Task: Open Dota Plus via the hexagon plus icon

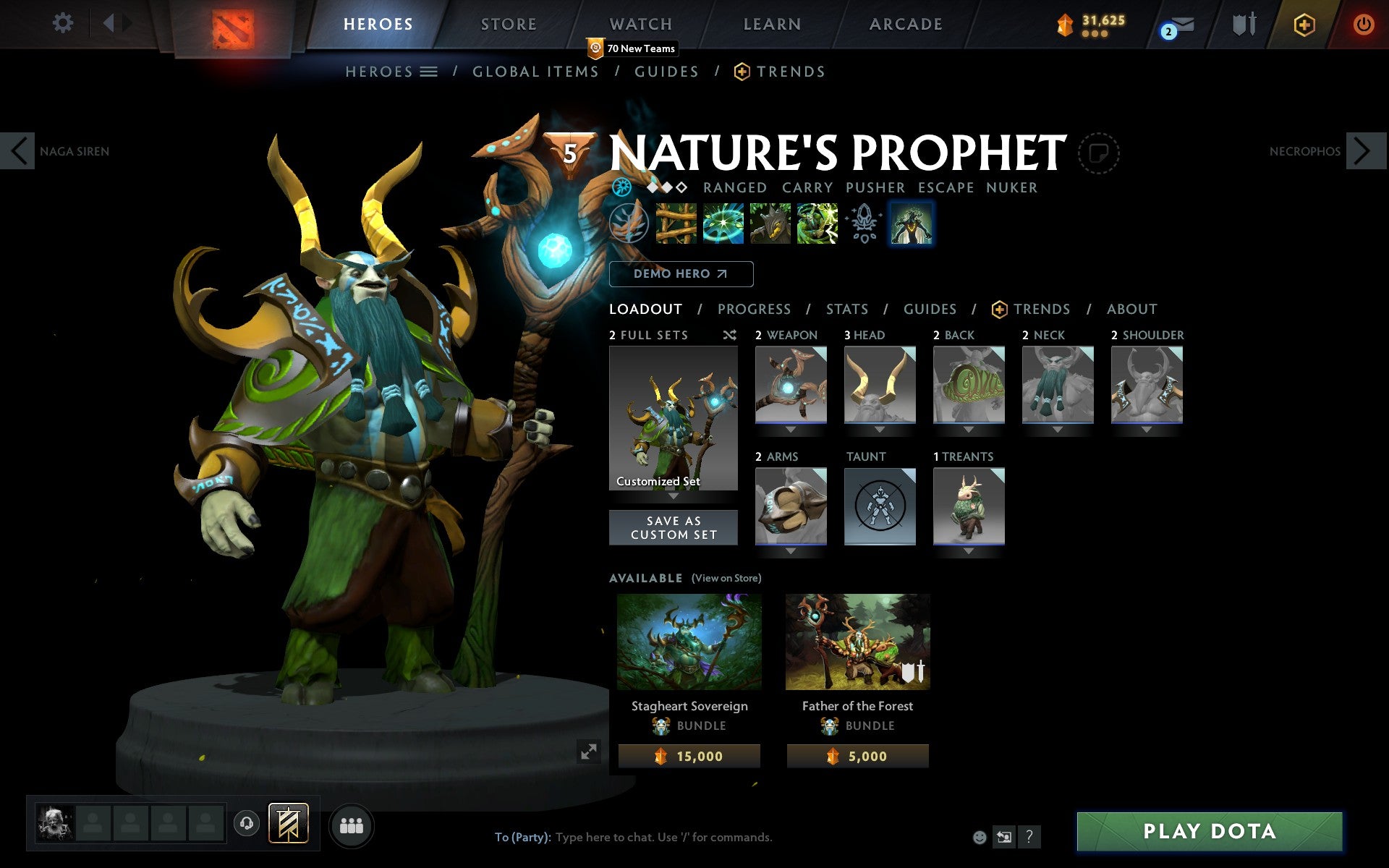Action: (1304, 24)
